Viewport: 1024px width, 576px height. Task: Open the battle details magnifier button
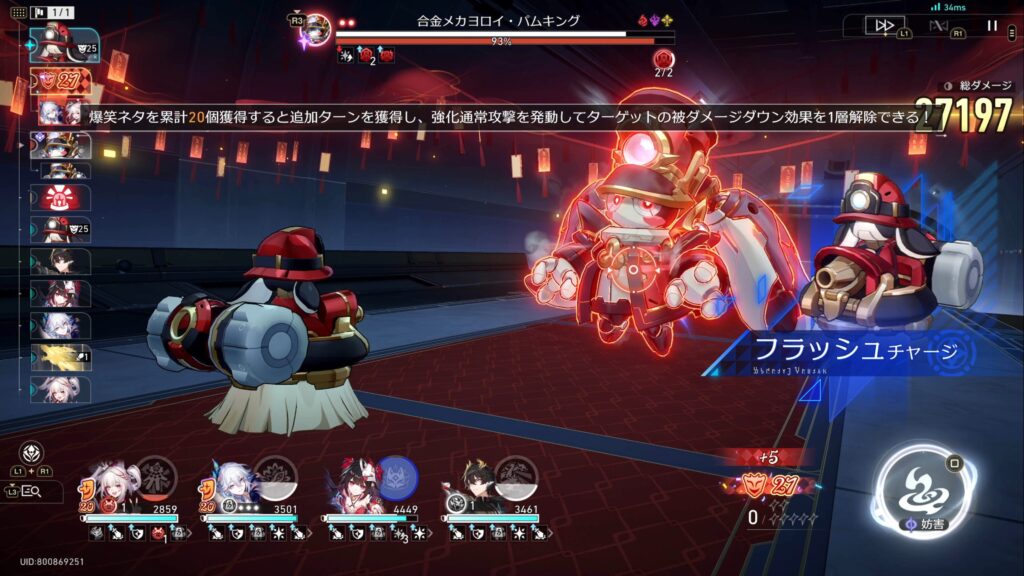point(31,491)
